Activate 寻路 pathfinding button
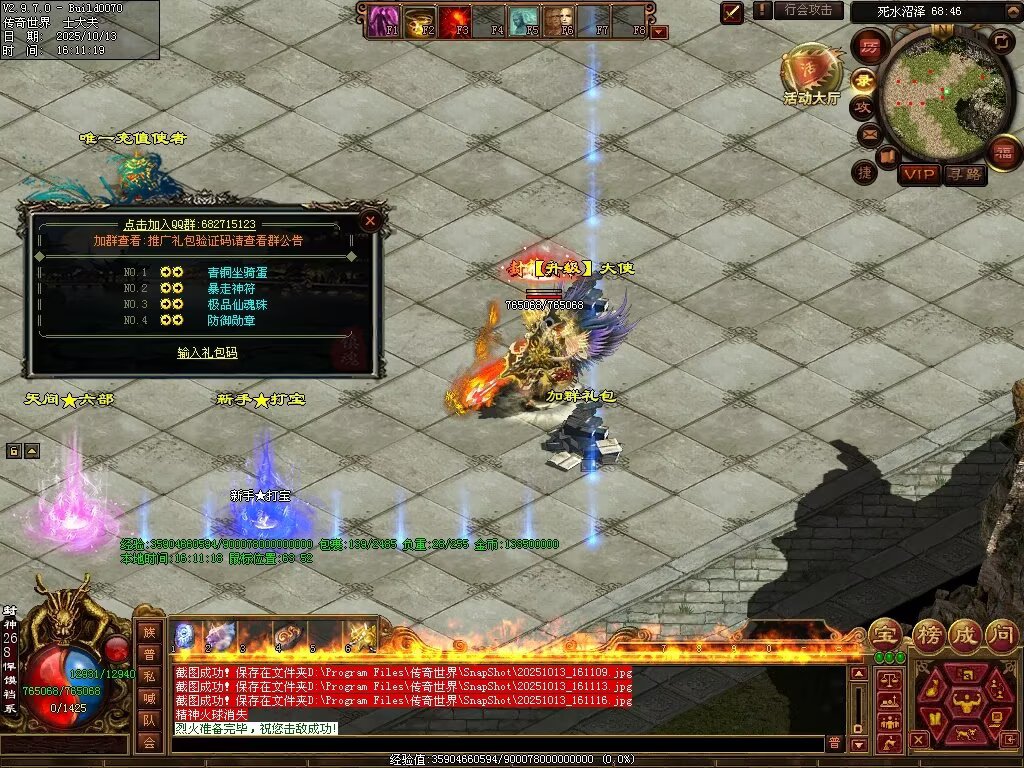The image size is (1024, 768). point(964,175)
